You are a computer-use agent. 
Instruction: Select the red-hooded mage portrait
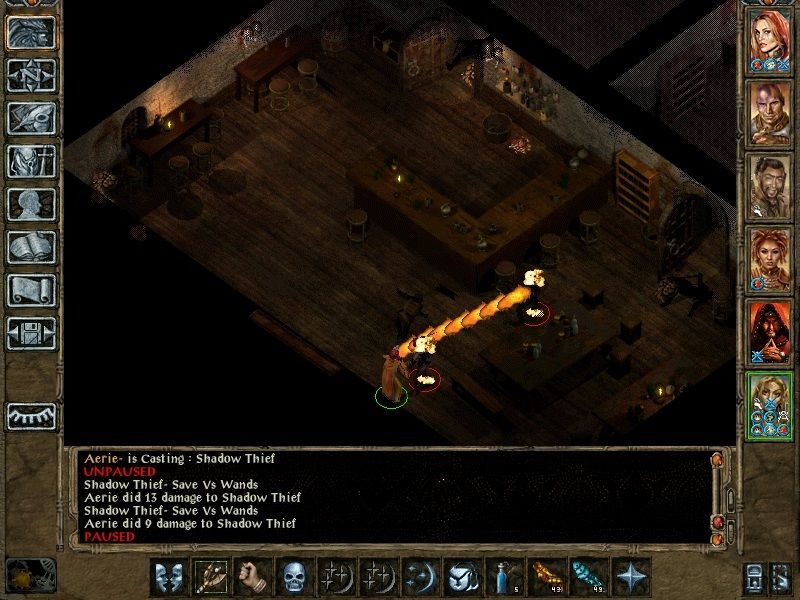coord(771,328)
